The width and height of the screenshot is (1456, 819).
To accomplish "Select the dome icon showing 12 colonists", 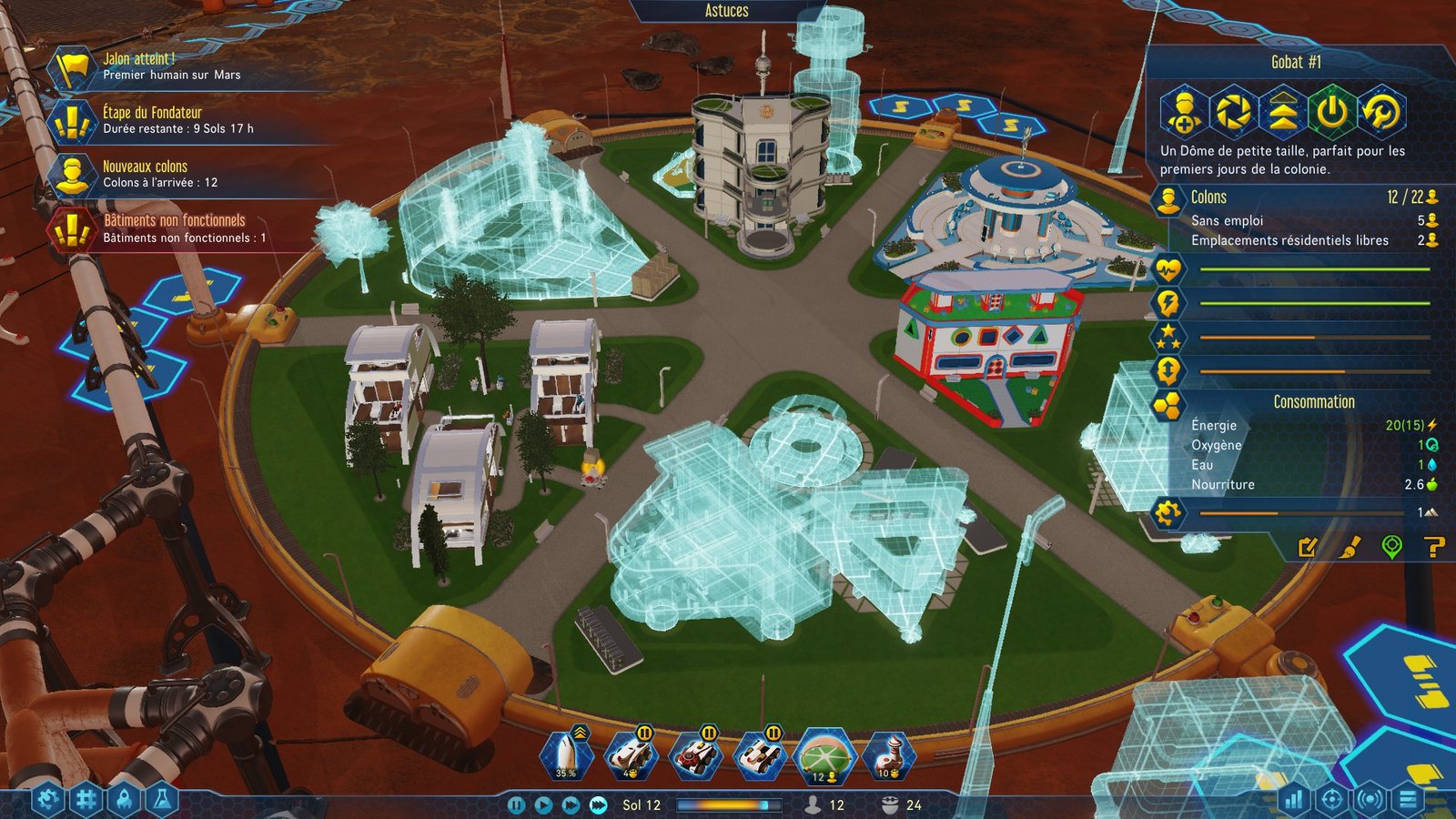I will 824,757.
